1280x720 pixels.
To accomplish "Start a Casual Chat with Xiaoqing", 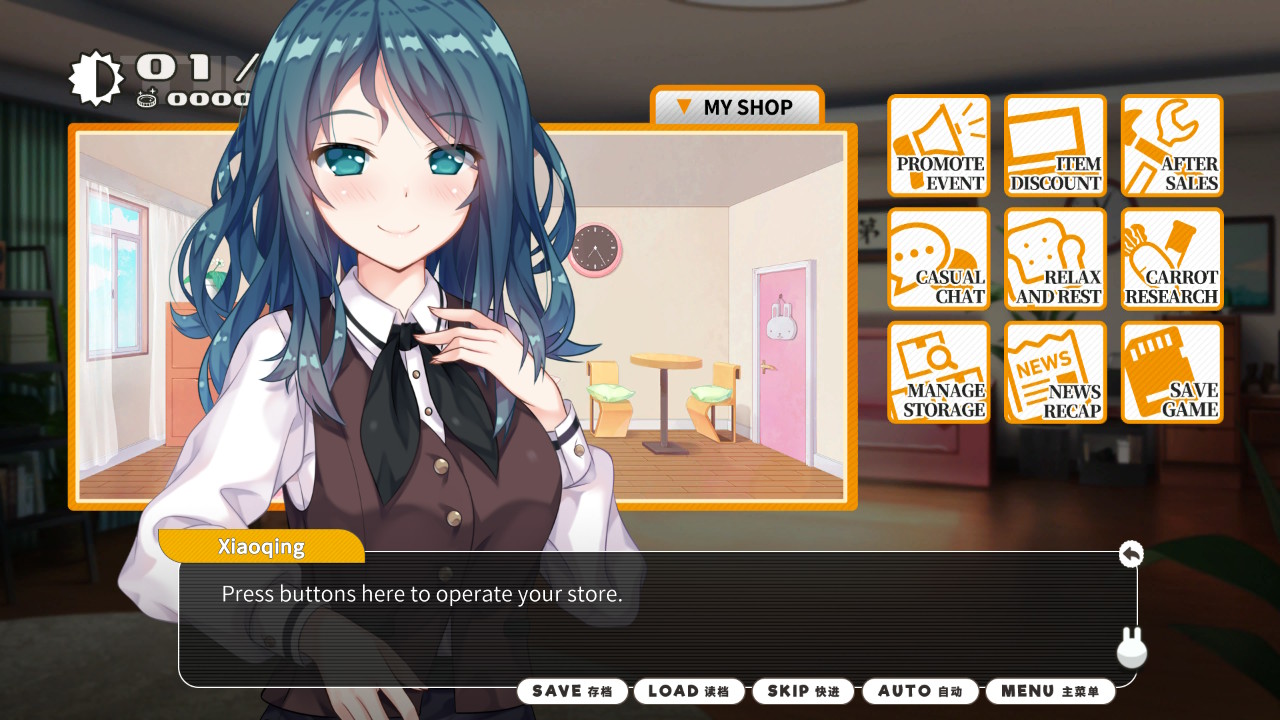I will [x=938, y=260].
